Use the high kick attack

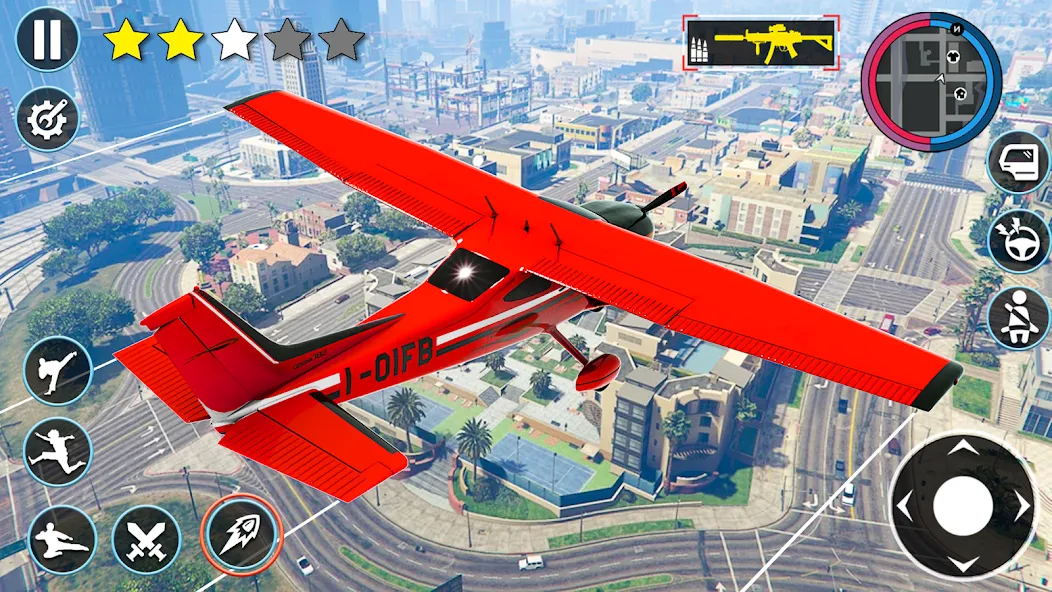point(58,370)
